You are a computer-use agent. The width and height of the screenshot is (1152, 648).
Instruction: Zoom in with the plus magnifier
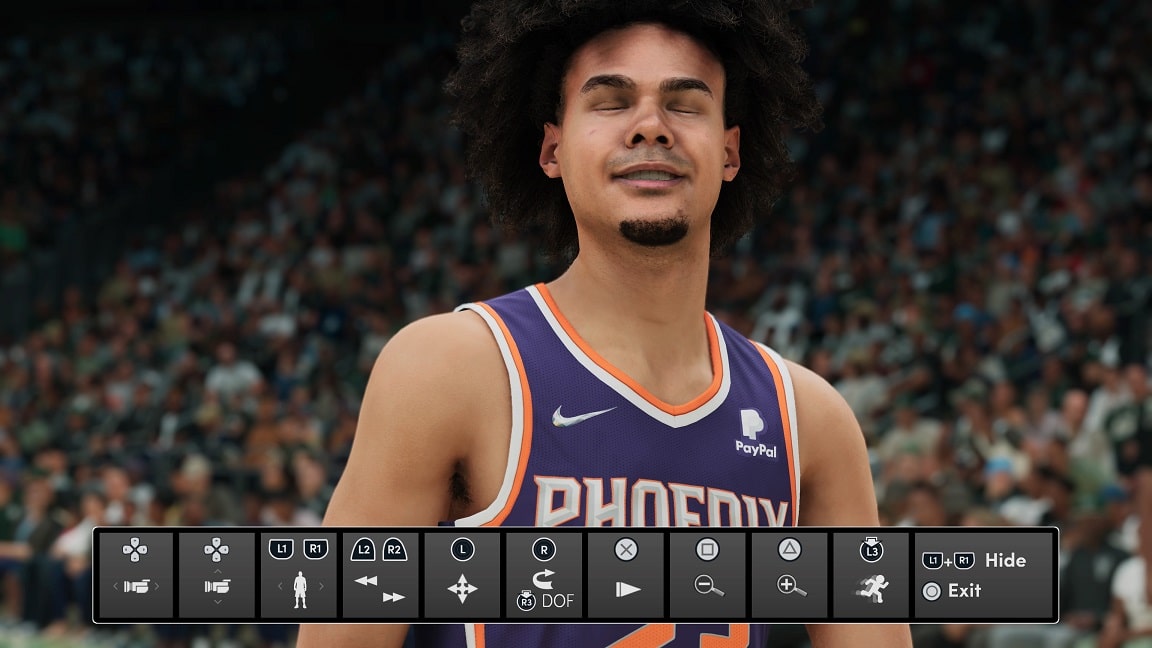[791, 587]
